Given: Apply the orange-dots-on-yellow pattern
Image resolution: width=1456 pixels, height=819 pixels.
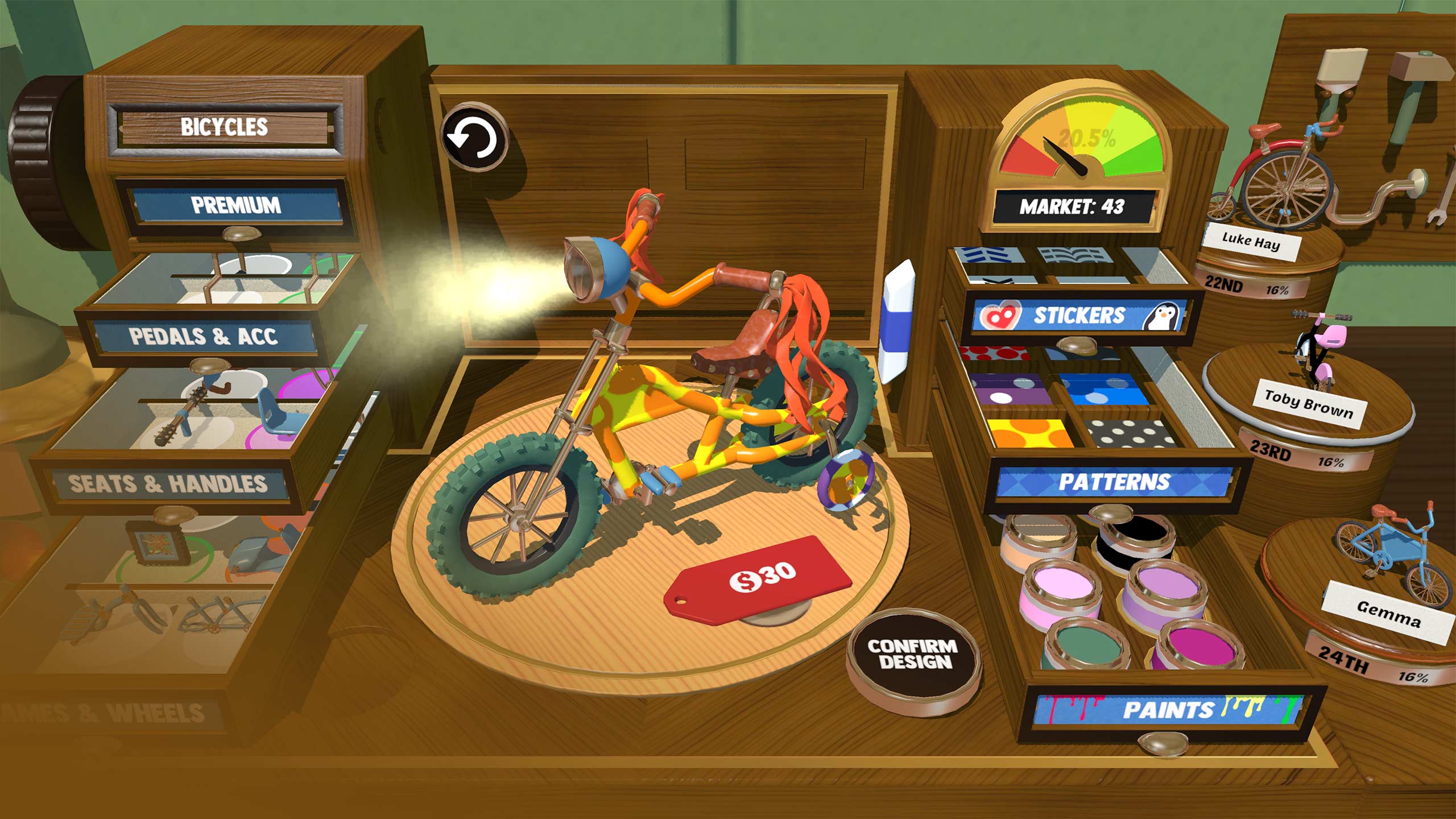Looking at the screenshot, I should tap(1029, 433).
